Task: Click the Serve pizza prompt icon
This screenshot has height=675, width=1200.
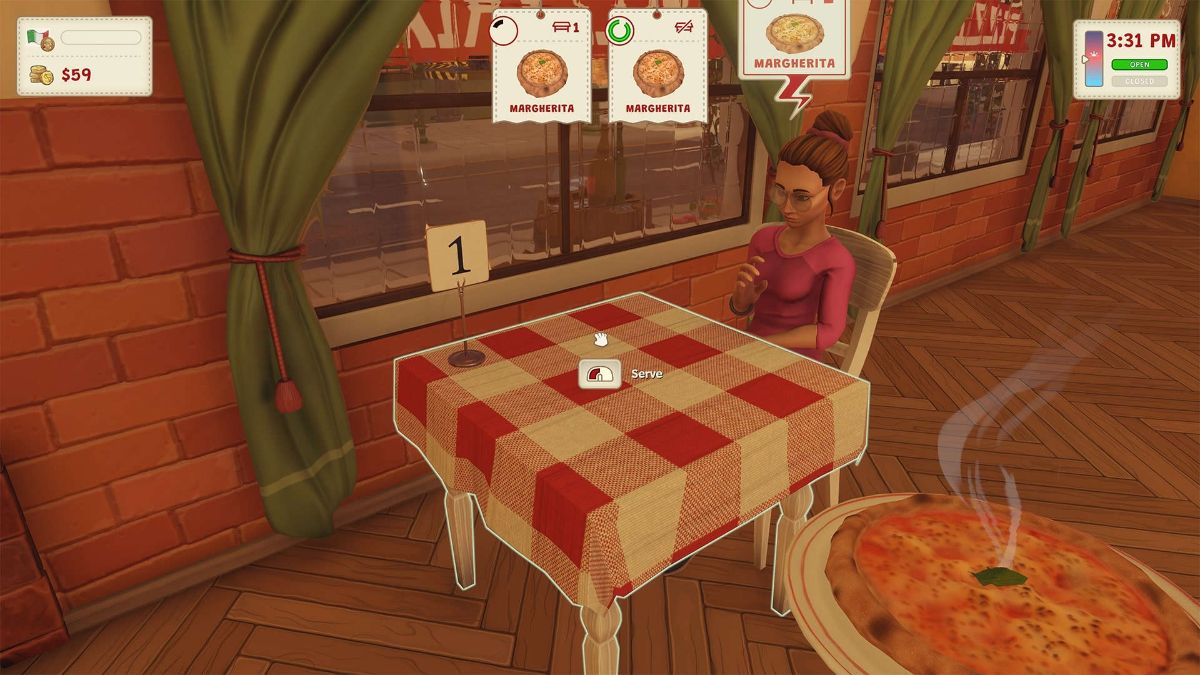Action: tap(599, 375)
